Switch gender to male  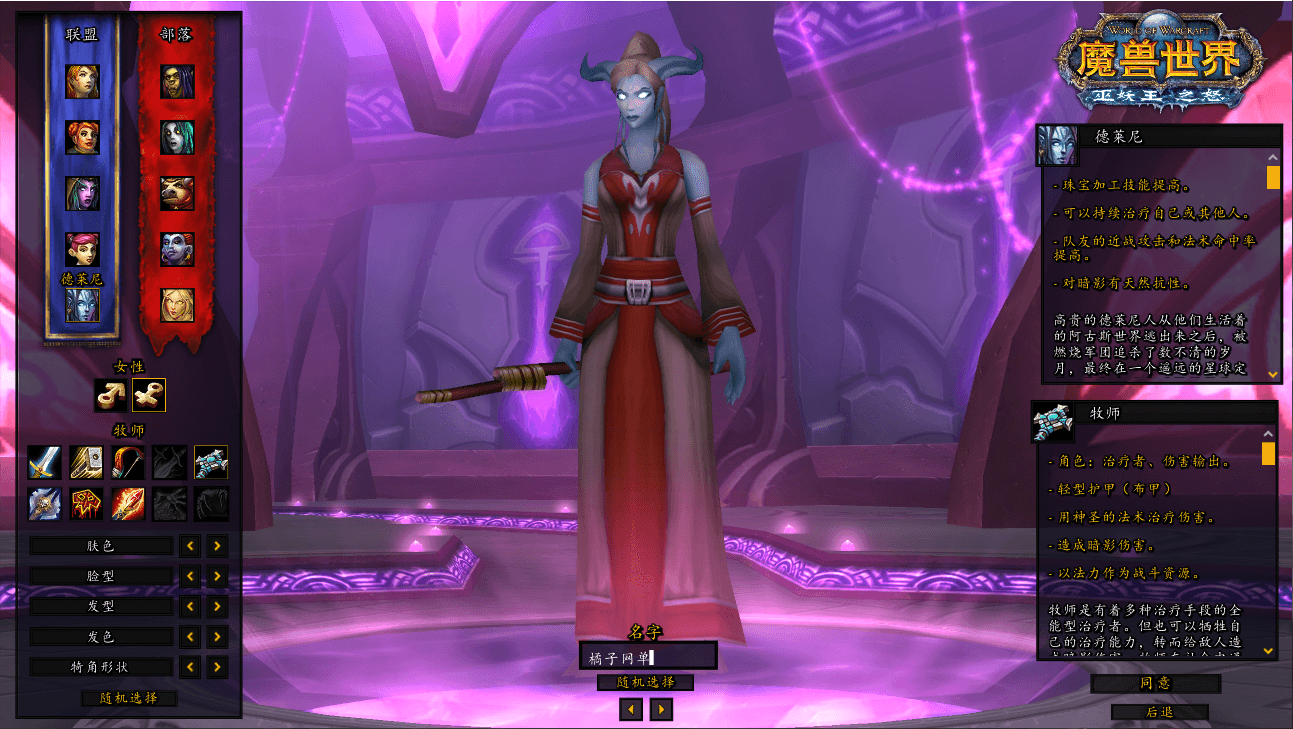[110, 396]
